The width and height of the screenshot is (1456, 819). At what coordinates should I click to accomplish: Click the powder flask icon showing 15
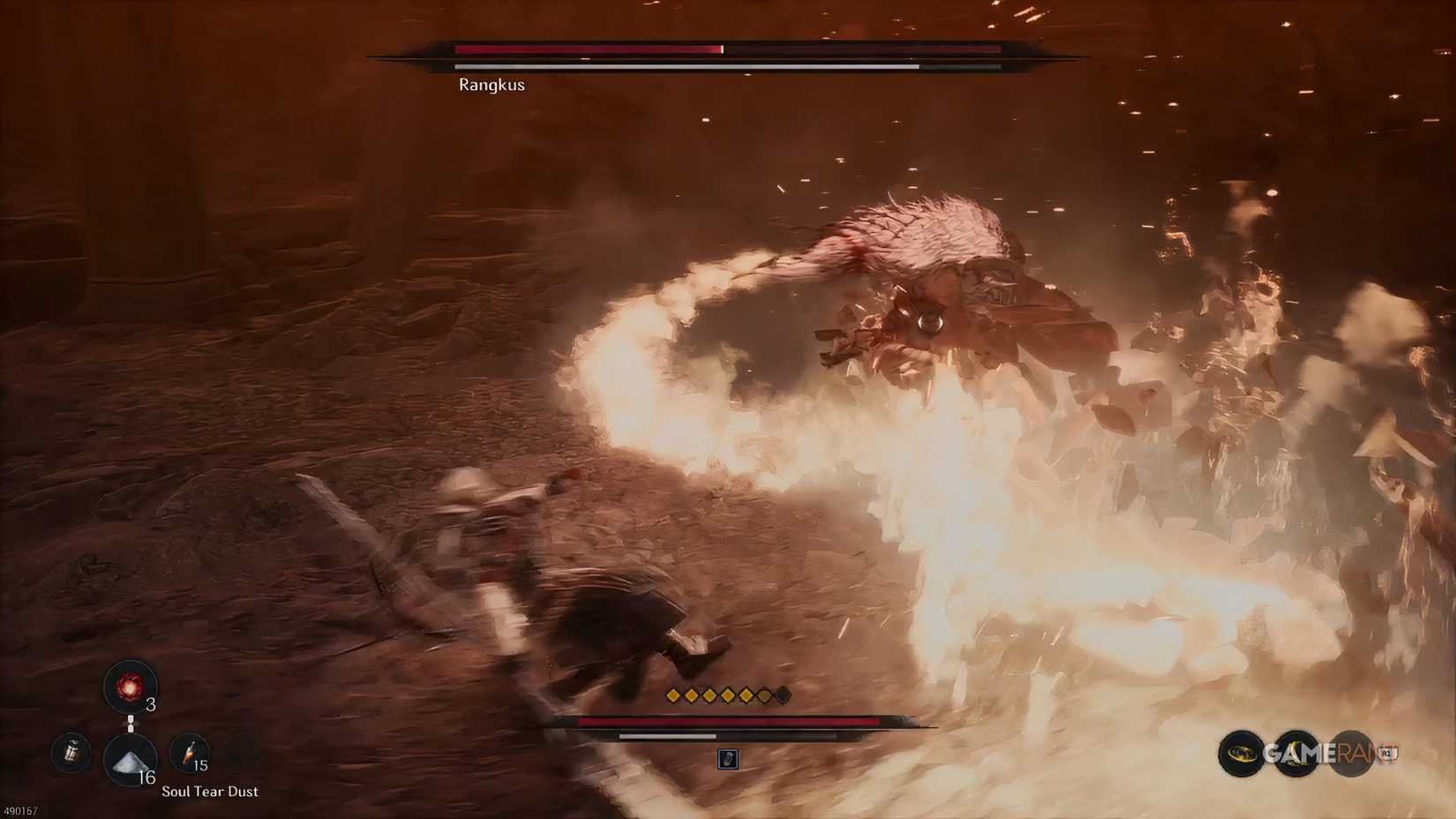[189, 753]
